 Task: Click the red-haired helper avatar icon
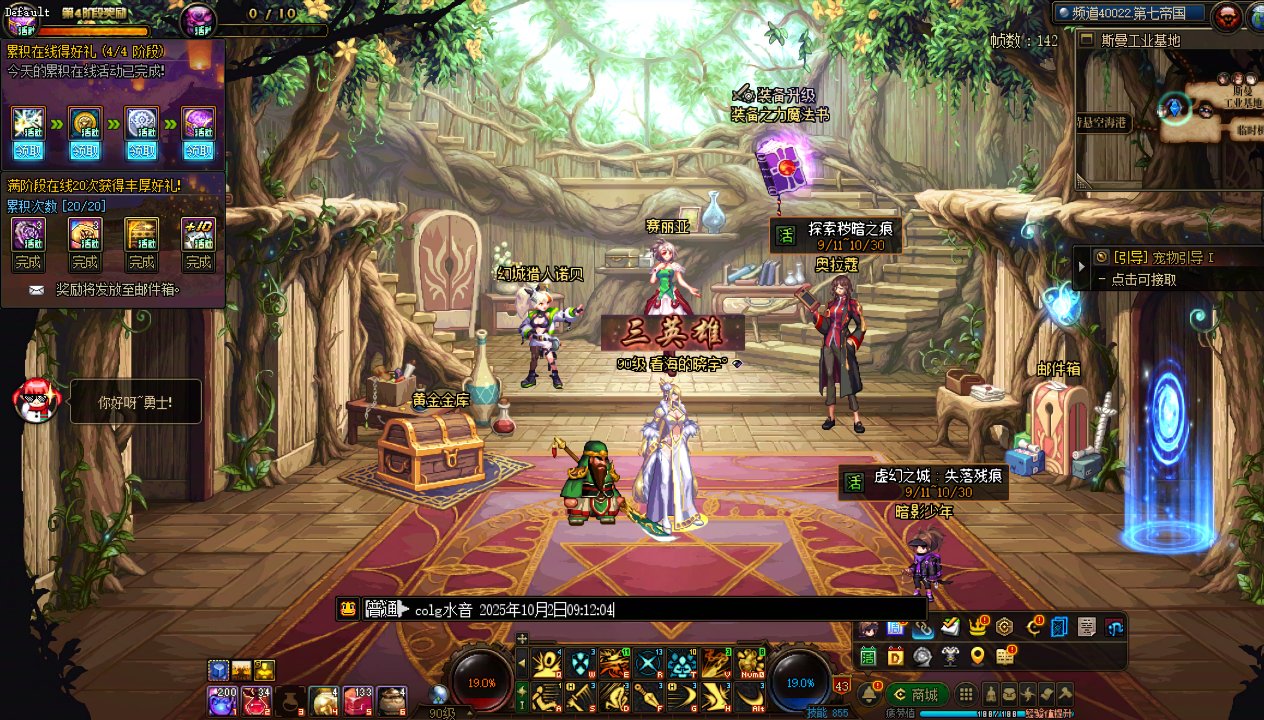point(33,400)
